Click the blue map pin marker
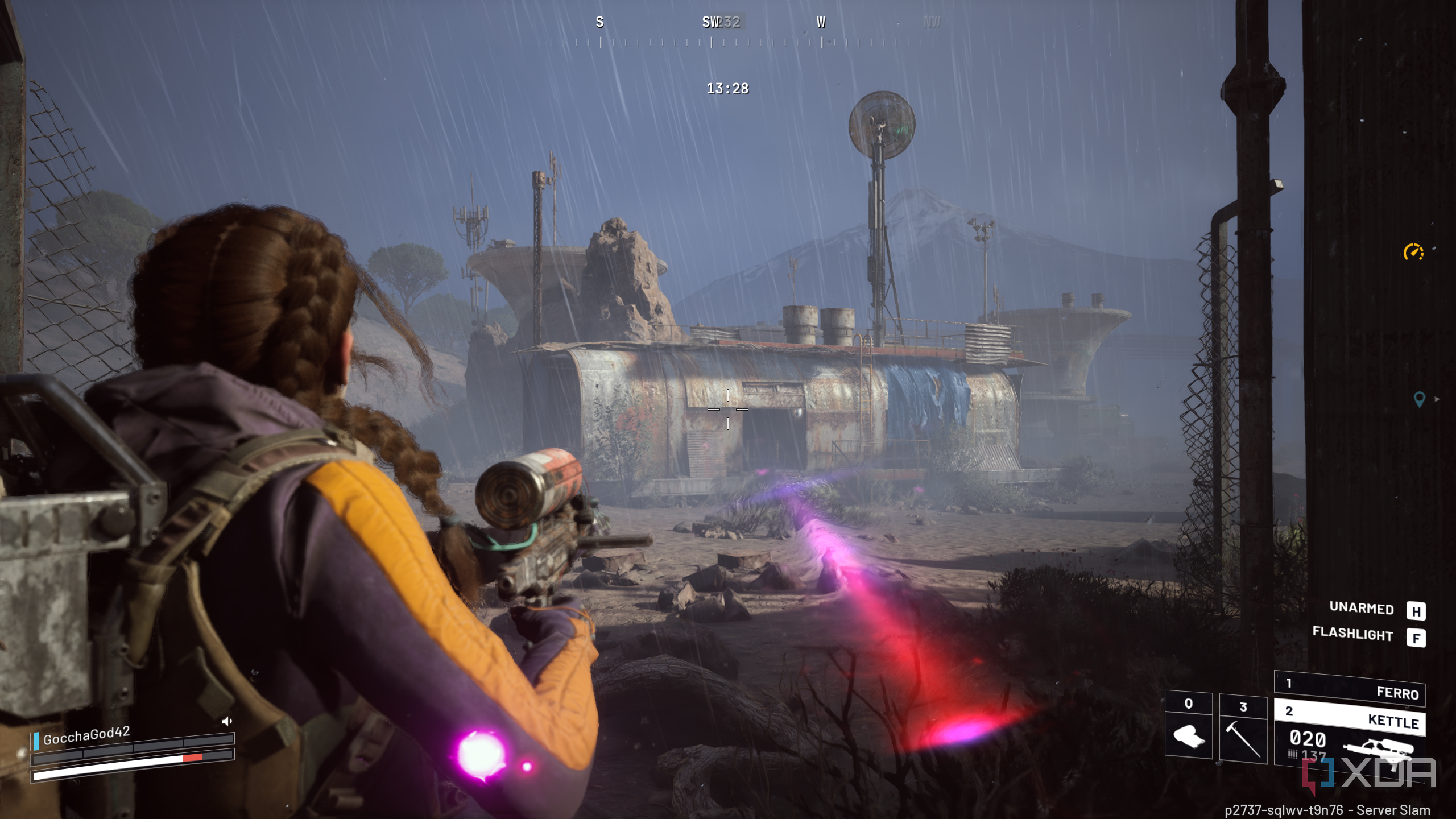This screenshot has width=1456, height=819. (x=1419, y=399)
